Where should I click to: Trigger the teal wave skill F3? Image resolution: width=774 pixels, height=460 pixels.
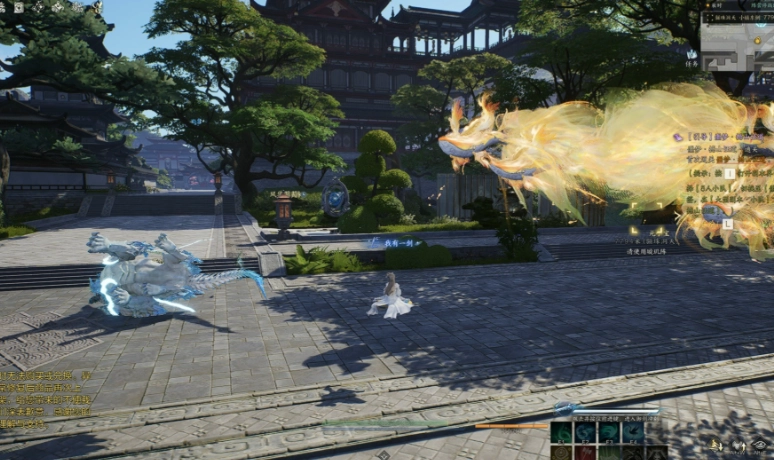pos(609,431)
